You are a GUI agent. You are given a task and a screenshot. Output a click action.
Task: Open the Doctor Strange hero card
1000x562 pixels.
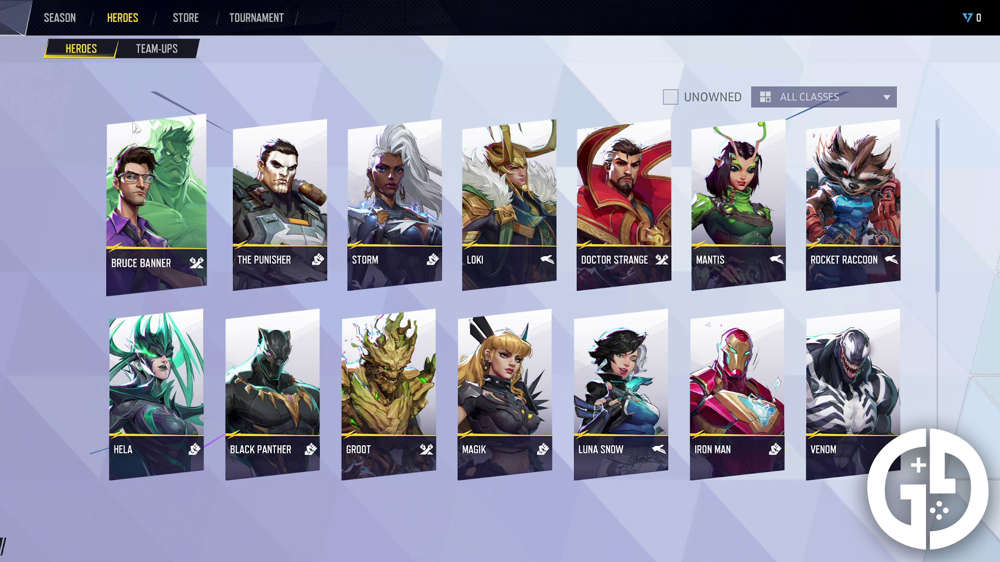tap(623, 205)
